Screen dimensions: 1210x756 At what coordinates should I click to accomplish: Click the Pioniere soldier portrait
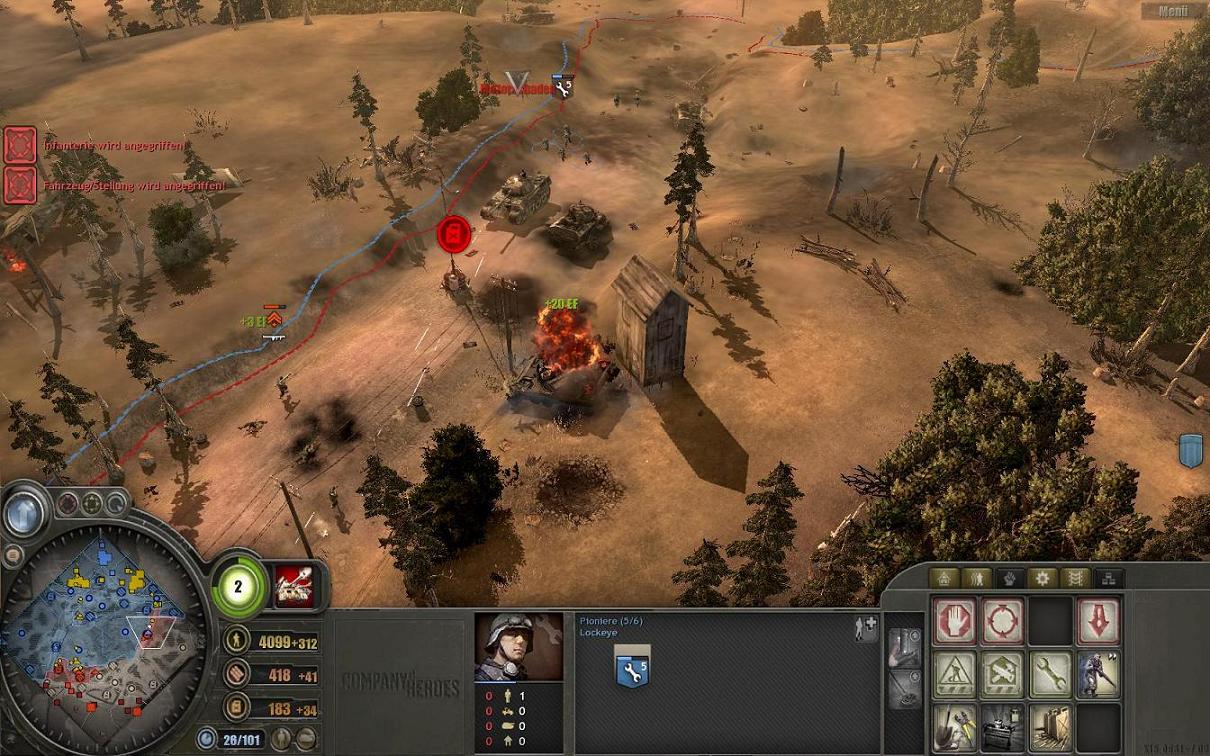tap(518, 648)
